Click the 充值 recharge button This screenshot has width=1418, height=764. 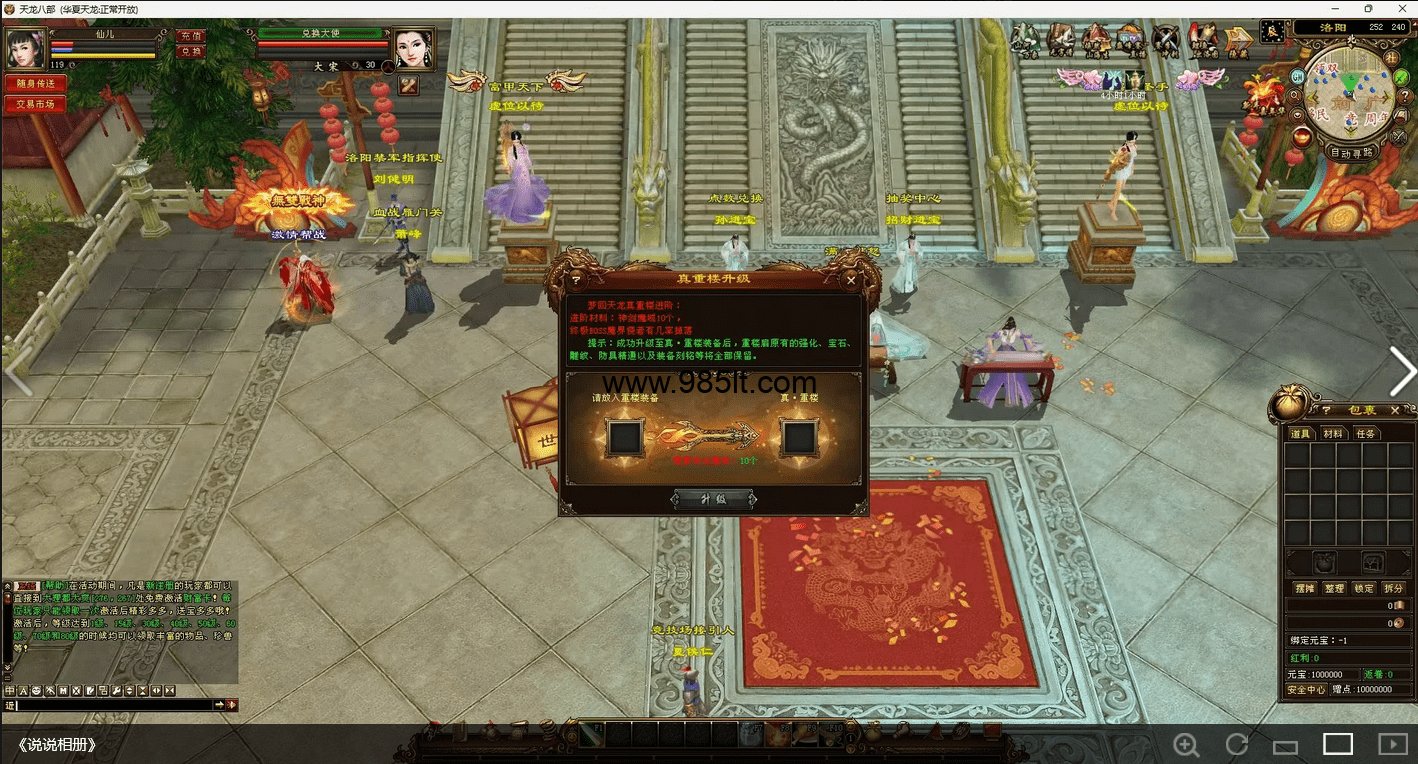190,36
